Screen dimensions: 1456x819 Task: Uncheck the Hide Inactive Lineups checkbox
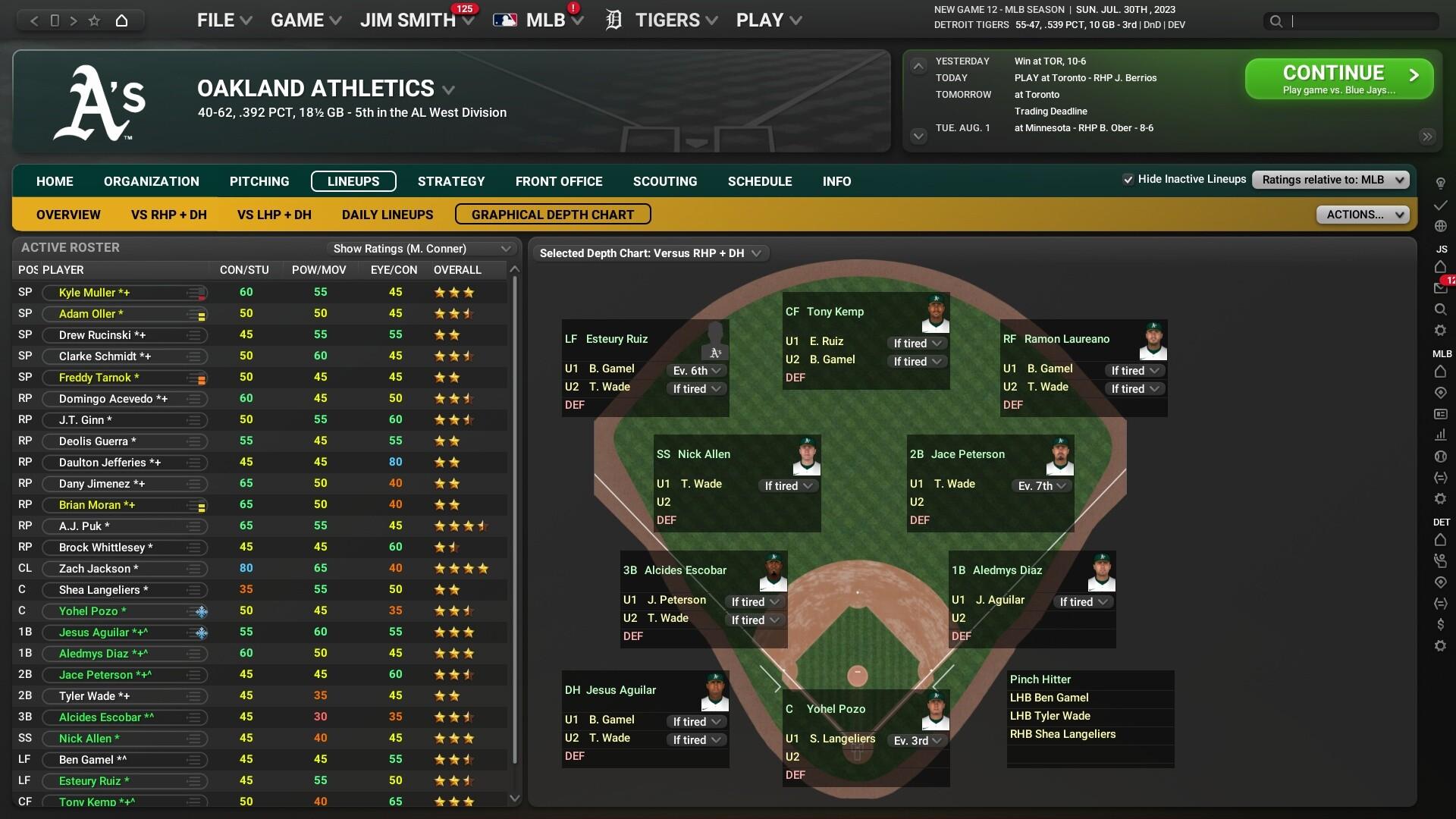1128,179
